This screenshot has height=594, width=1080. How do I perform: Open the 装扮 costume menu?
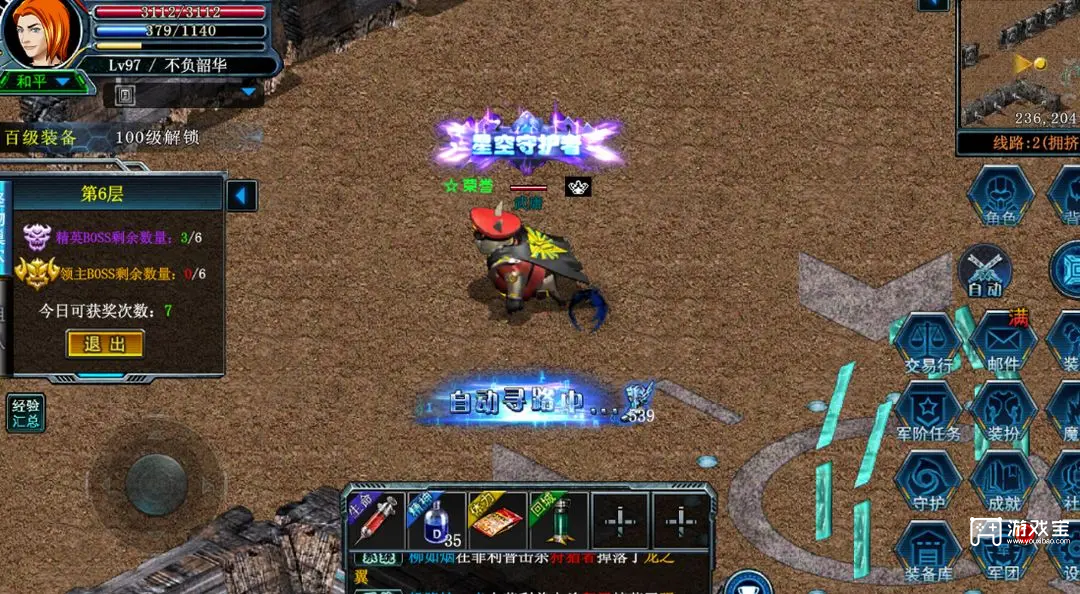click(x=1003, y=413)
